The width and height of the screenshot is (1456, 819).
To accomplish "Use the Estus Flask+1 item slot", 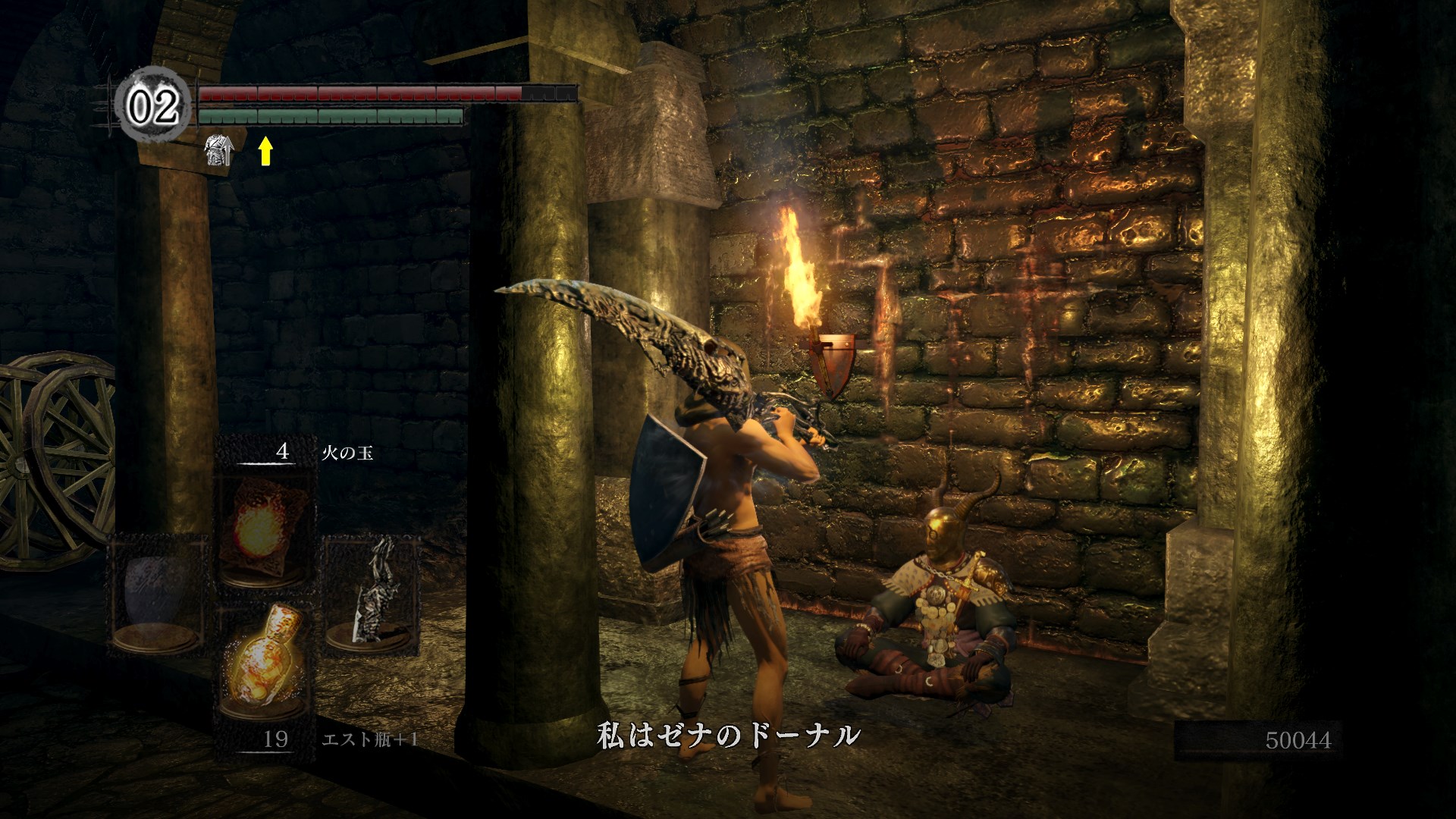I will click(265, 666).
